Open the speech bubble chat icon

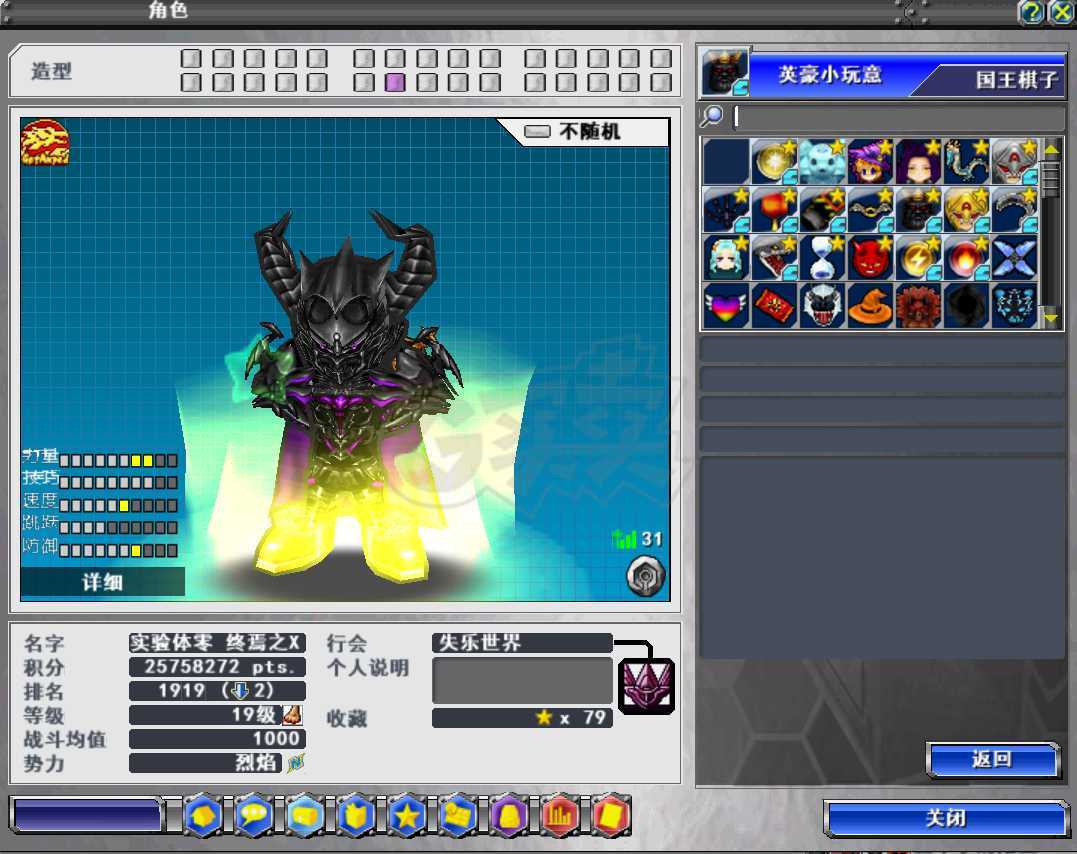[x=253, y=817]
